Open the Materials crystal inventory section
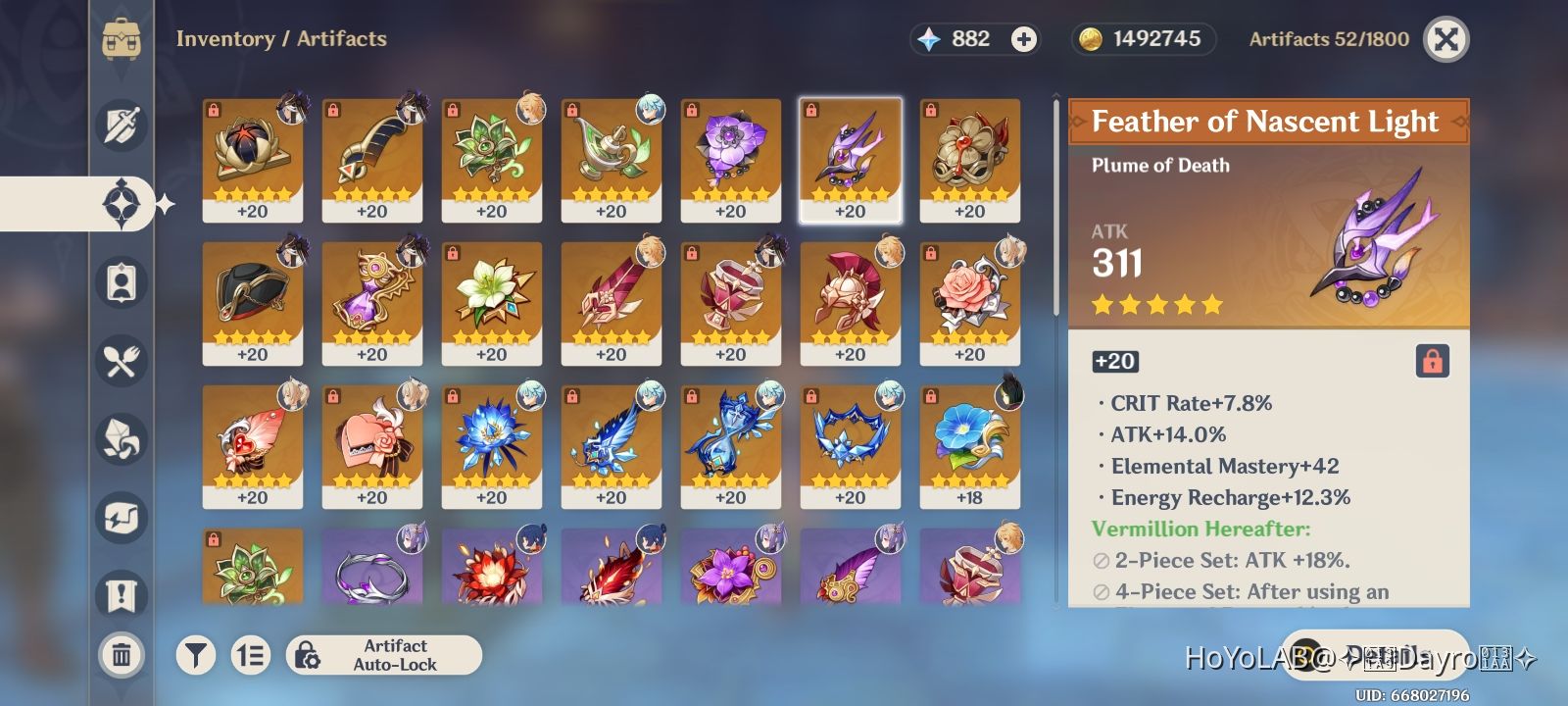The image size is (1568, 706). 122,439
